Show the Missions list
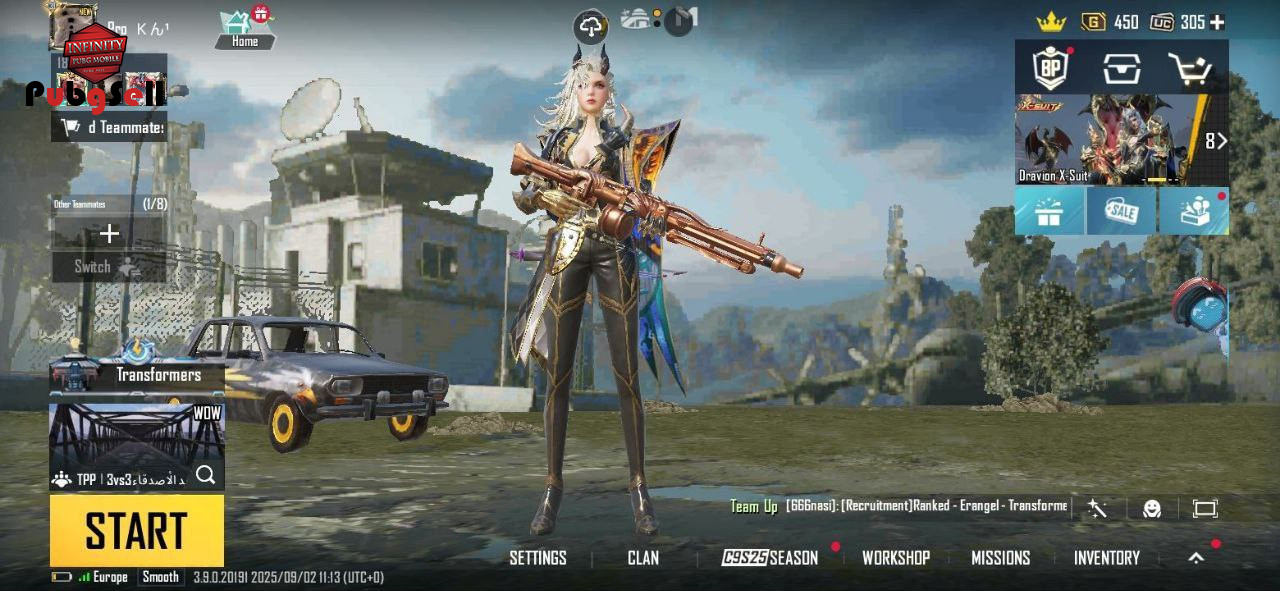This screenshot has width=1280, height=591. coord(1000,558)
